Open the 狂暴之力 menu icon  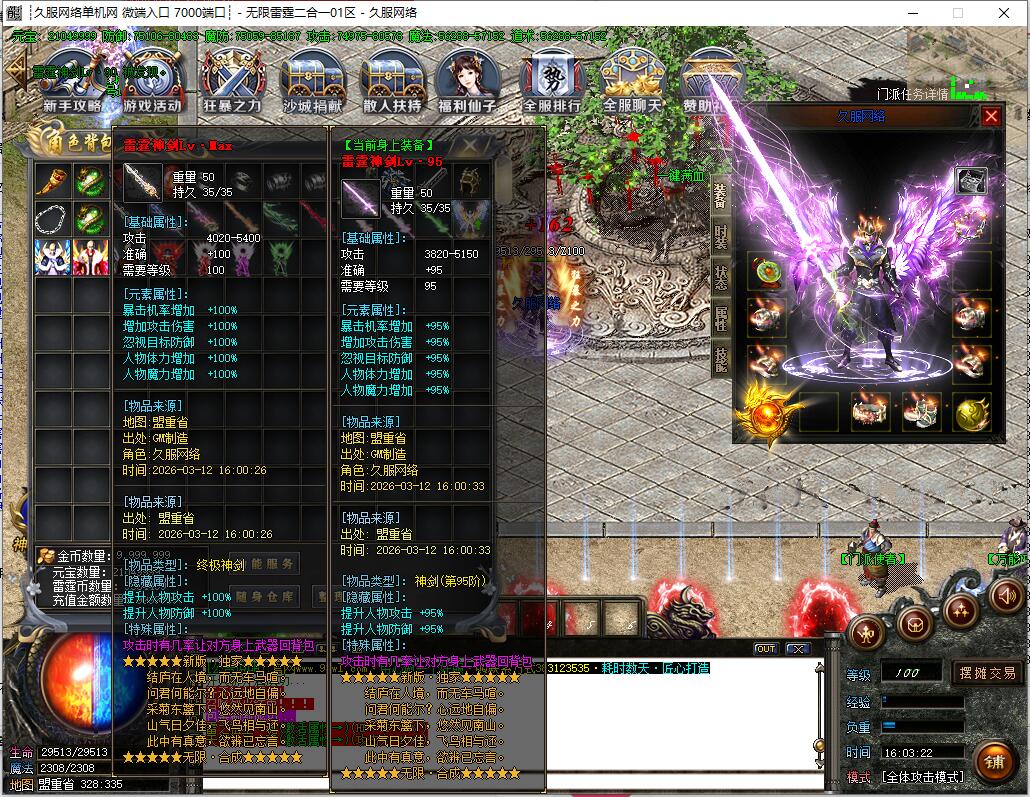pyautogui.click(x=232, y=79)
